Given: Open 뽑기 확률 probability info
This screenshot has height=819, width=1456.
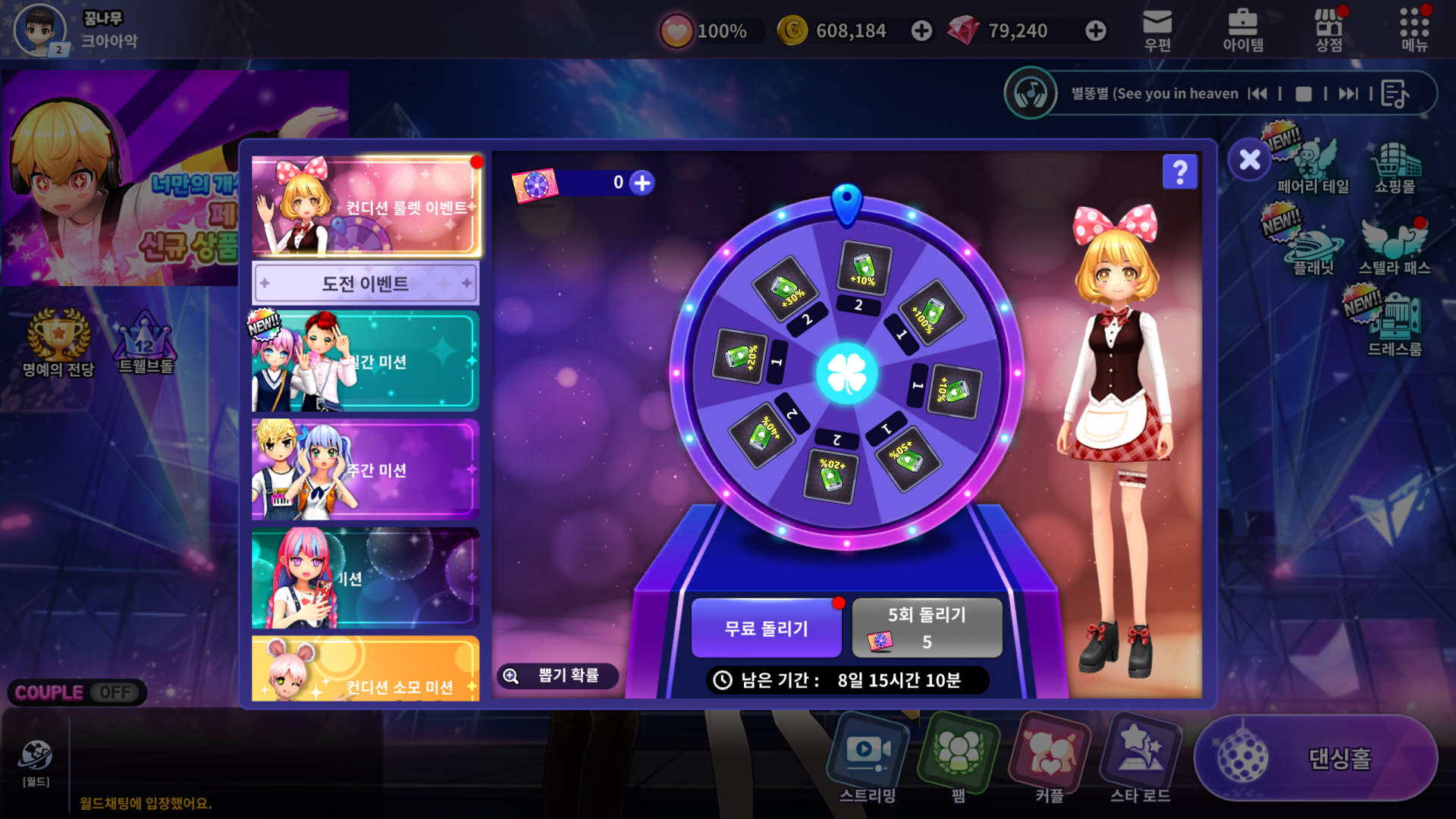Looking at the screenshot, I should (557, 676).
